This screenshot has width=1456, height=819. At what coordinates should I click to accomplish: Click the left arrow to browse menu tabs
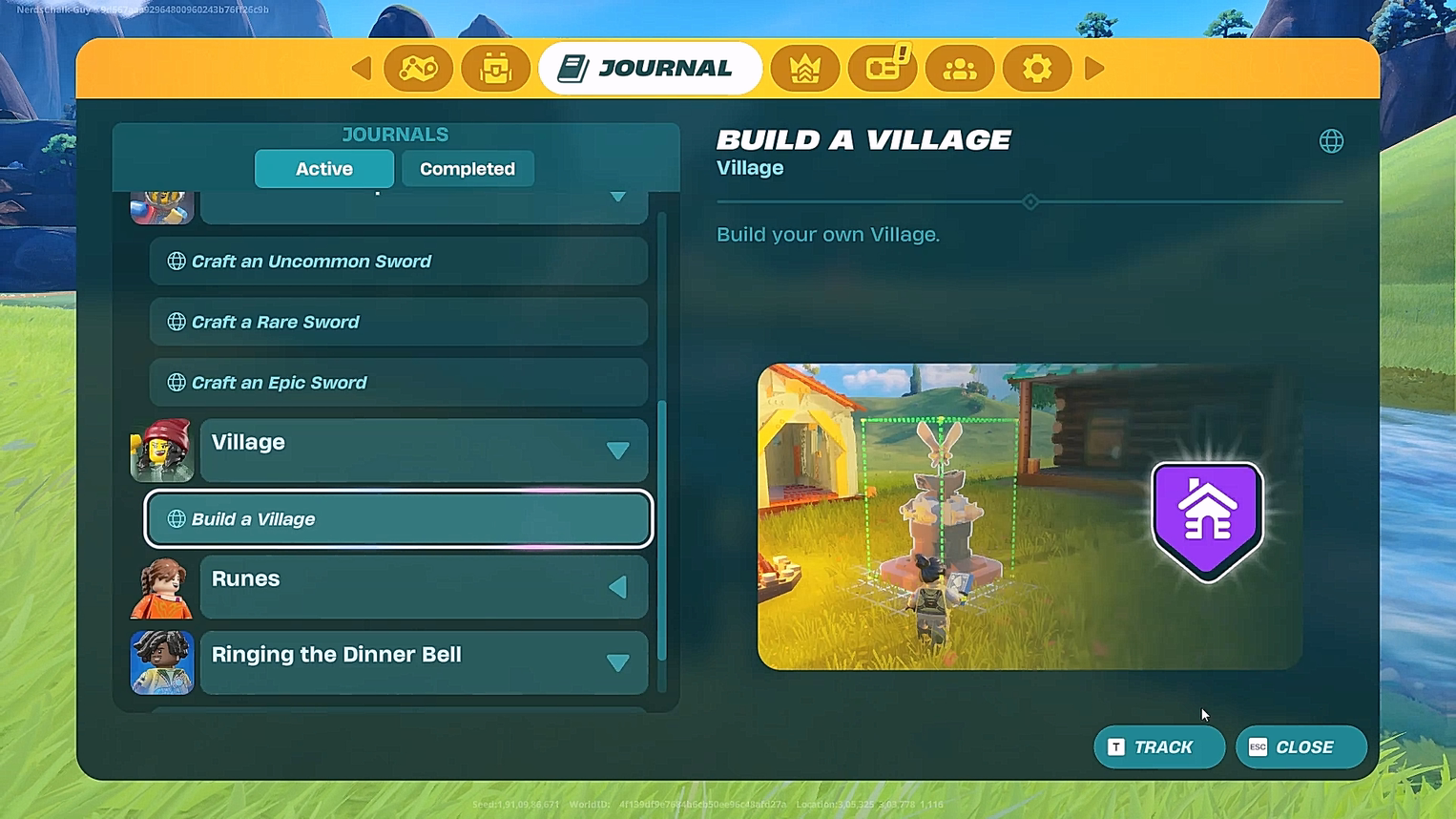point(361,68)
